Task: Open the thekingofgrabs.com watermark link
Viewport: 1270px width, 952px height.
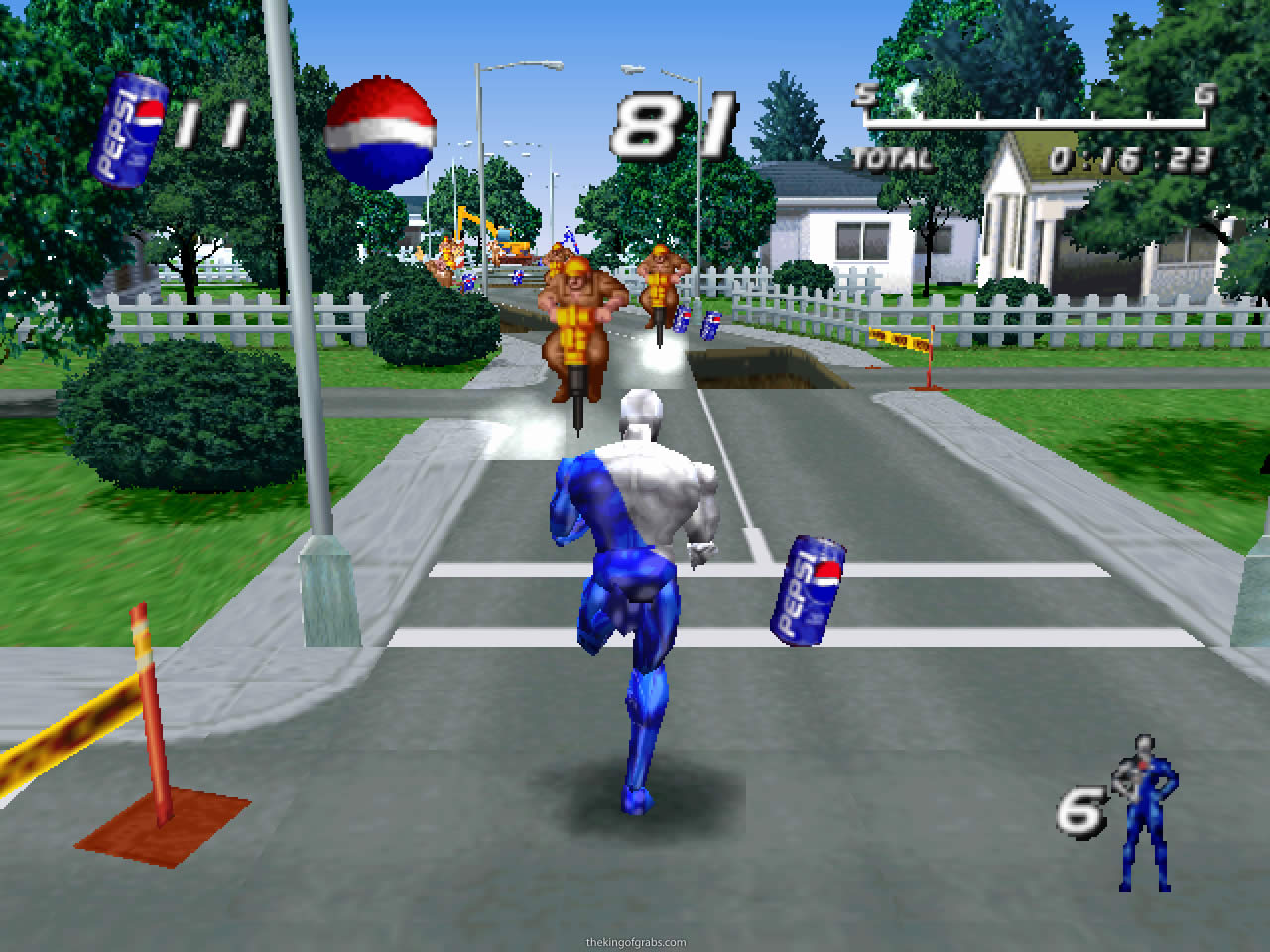Action: point(635,942)
